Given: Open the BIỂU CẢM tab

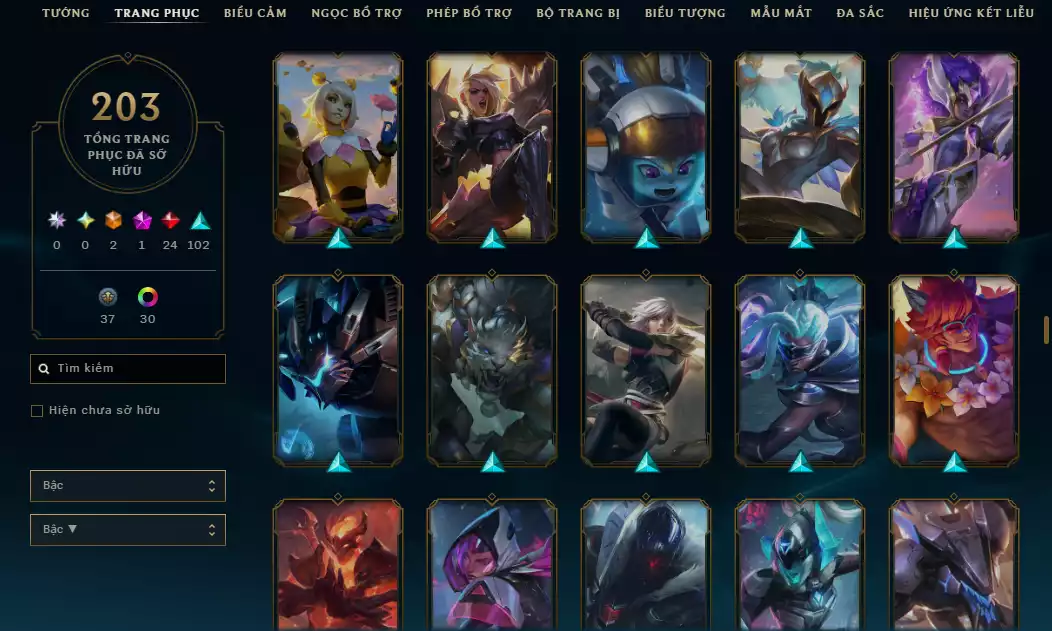Looking at the screenshot, I should [x=255, y=13].
